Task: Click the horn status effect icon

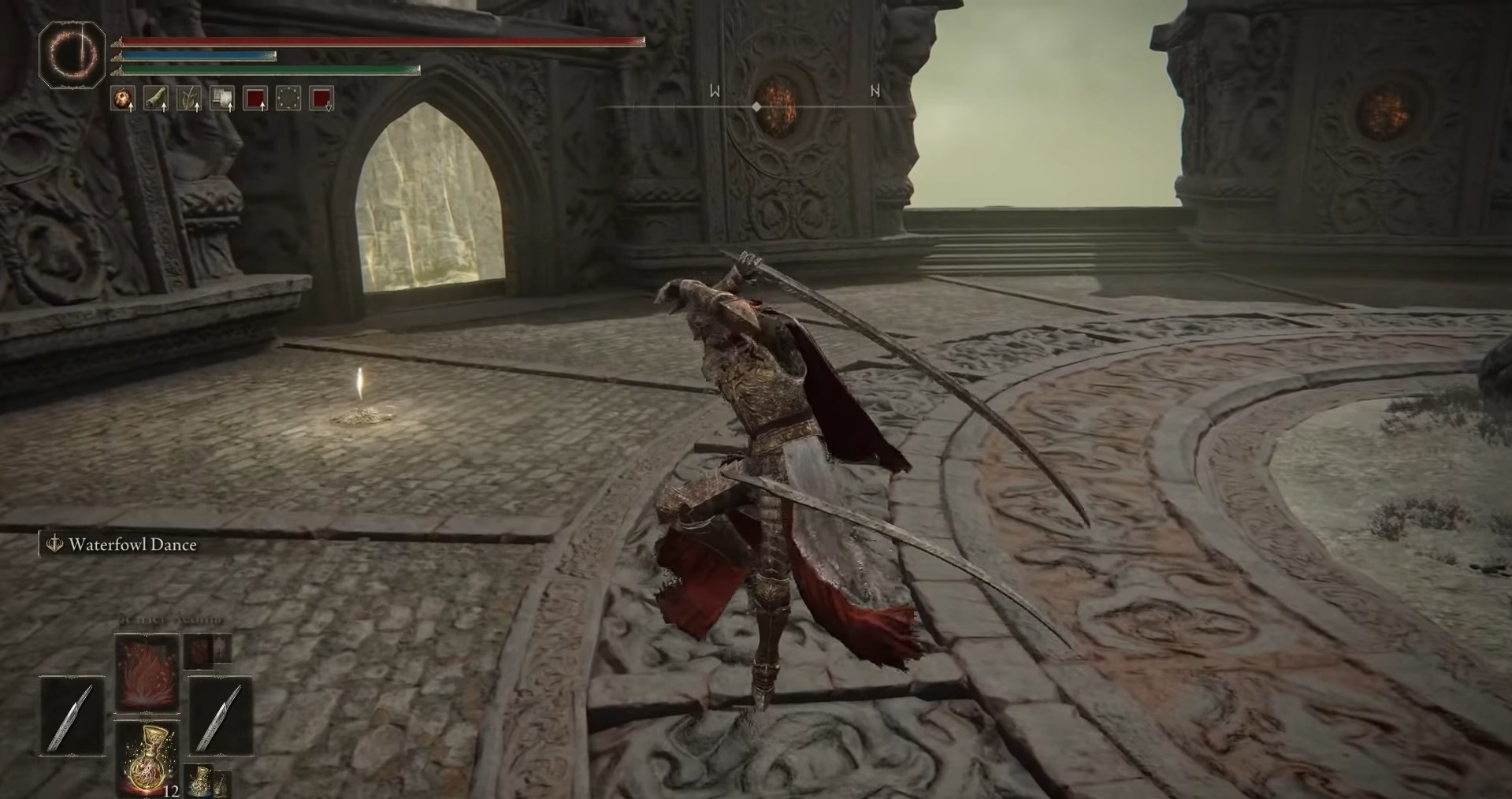Action: tap(155, 98)
